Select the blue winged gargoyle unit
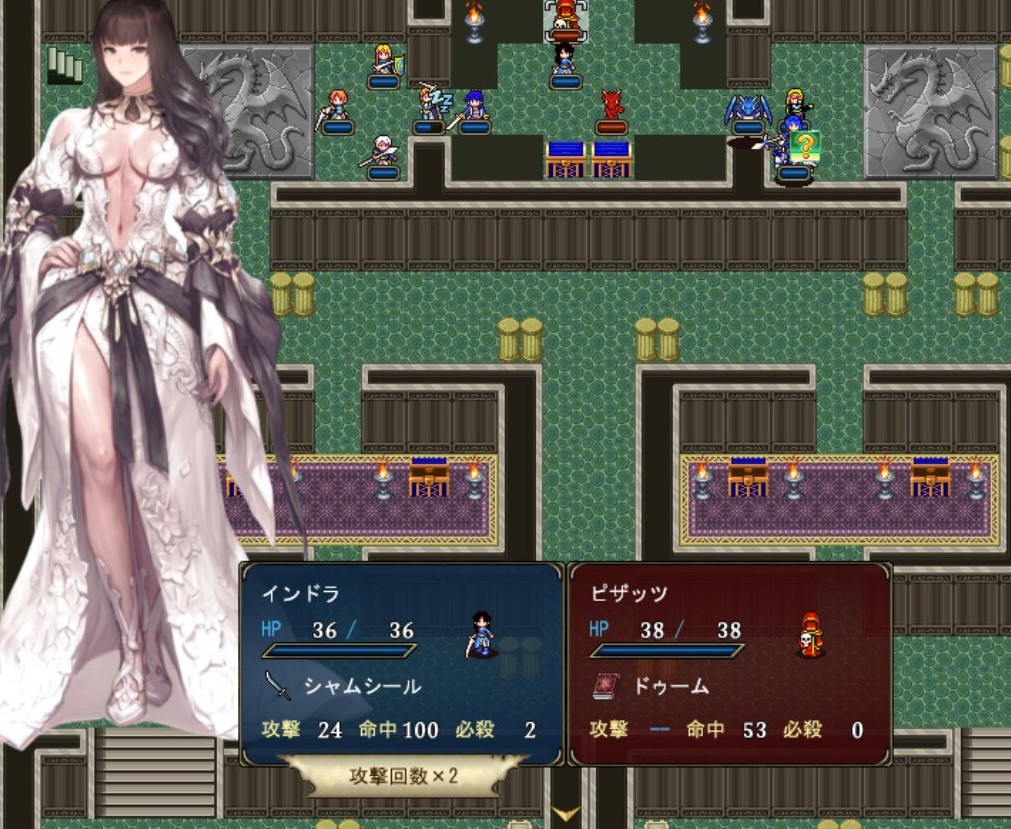 (747, 109)
